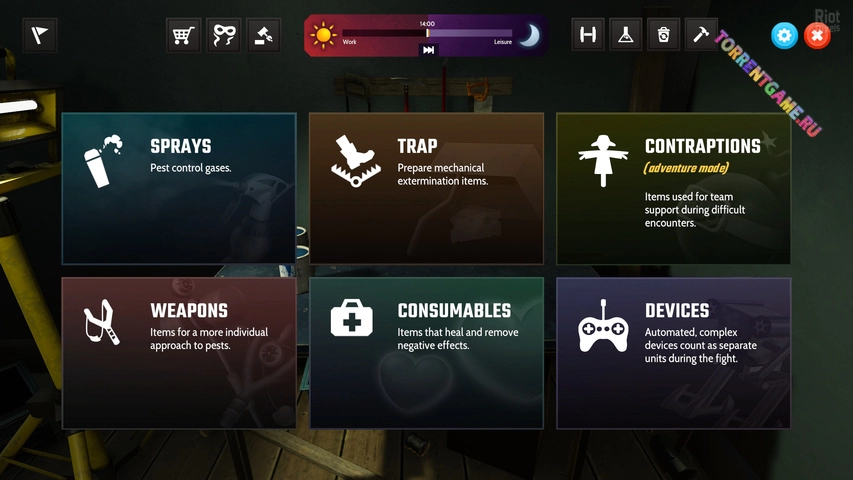Click the fast-forward time button

point(429,50)
